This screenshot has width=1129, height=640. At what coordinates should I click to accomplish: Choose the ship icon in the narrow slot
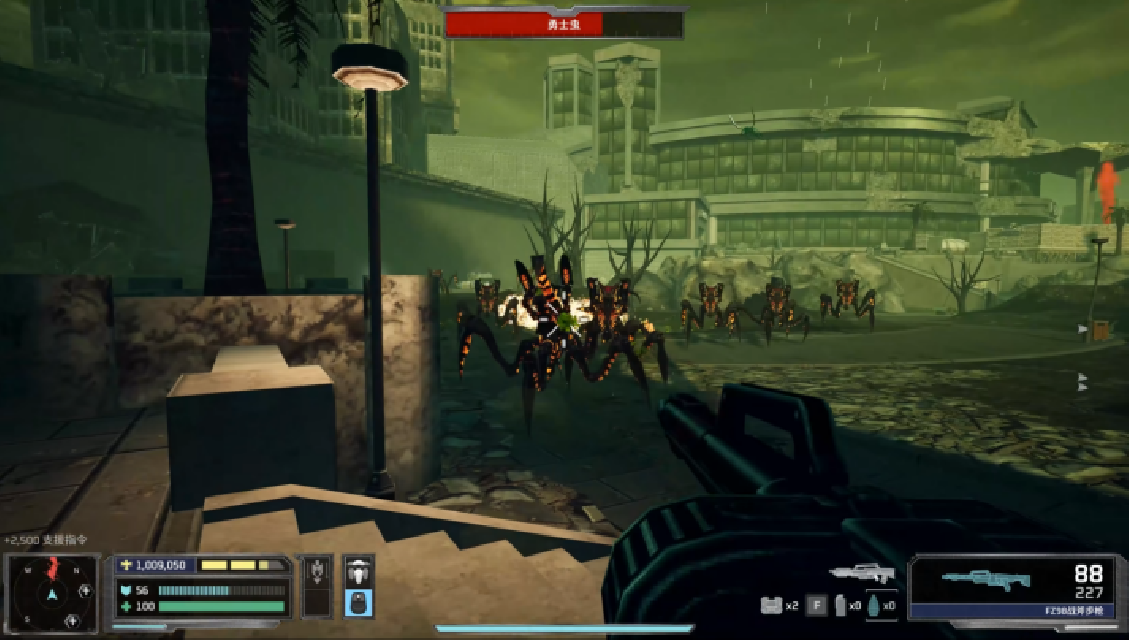click(318, 573)
